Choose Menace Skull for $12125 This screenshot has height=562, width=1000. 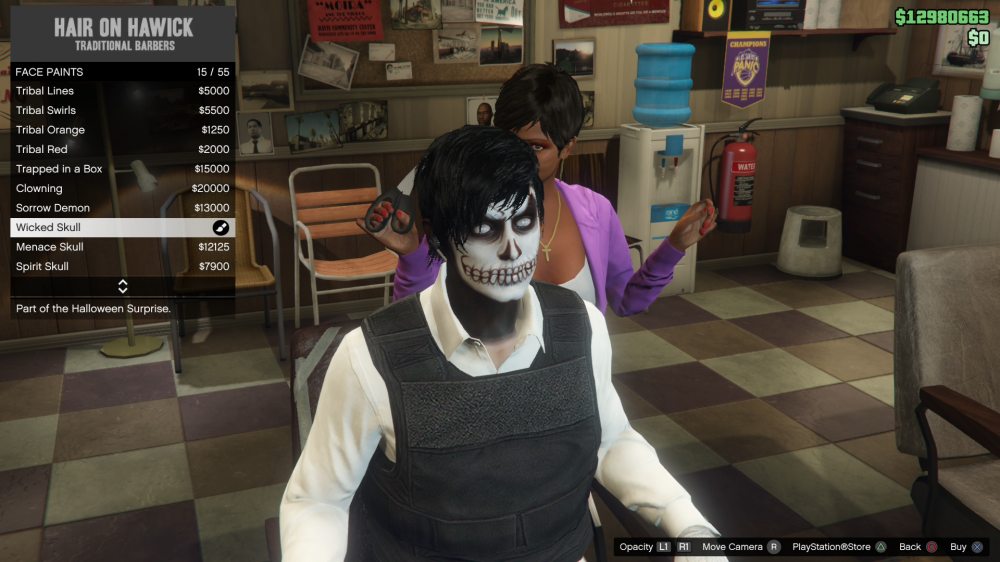[x=122, y=247]
